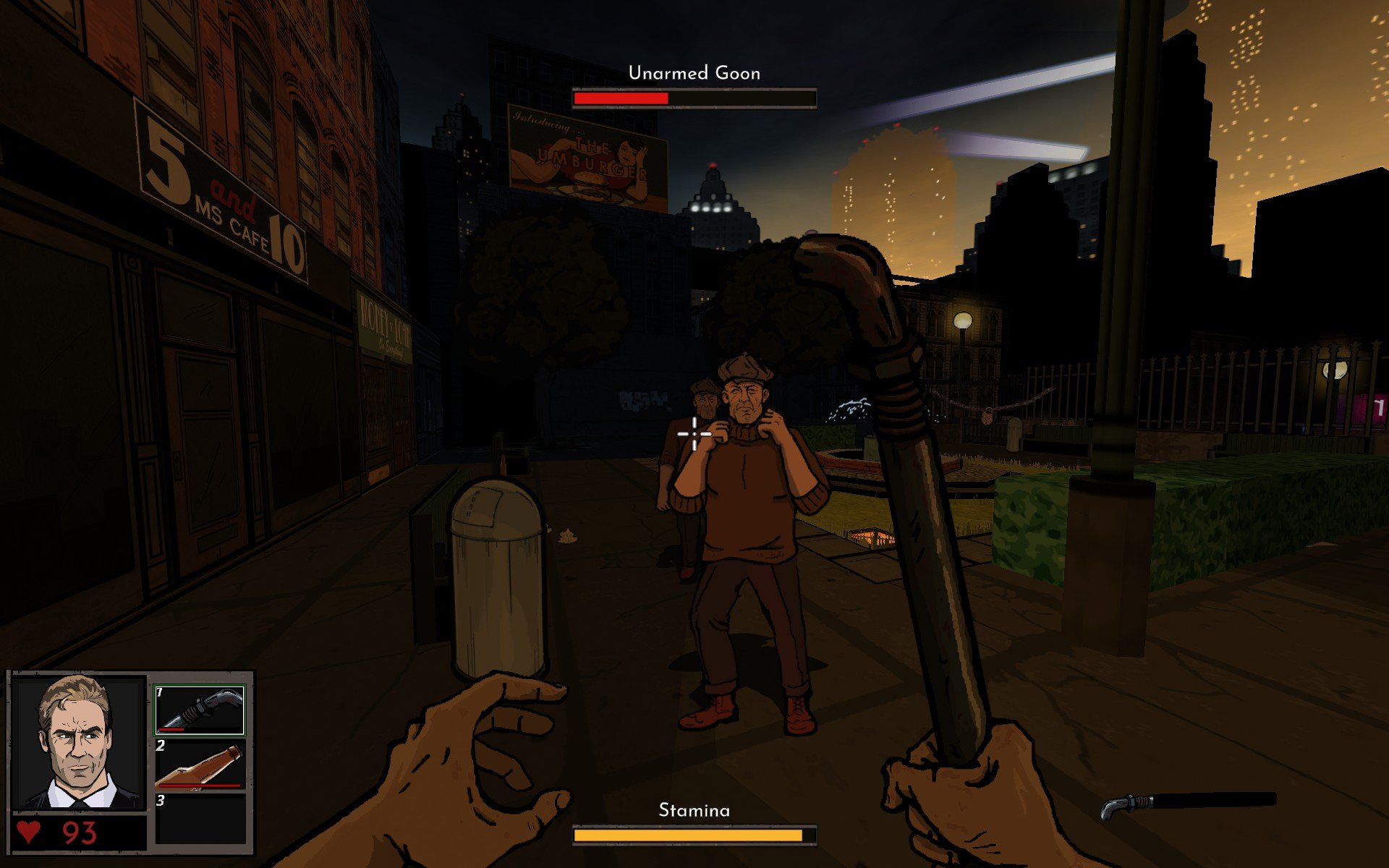The image size is (1389, 868).
Task: Click the player character portrait
Action: point(80,743)
